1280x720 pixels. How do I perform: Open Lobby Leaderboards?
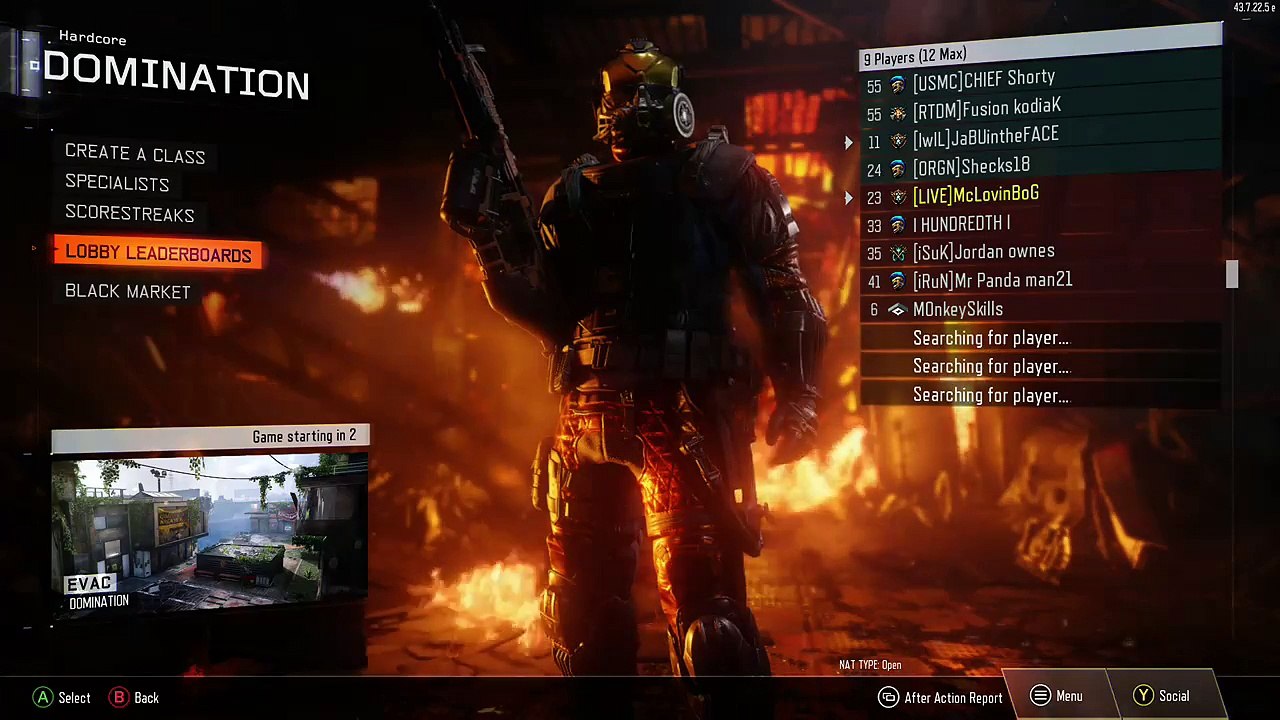coord(158,254)
